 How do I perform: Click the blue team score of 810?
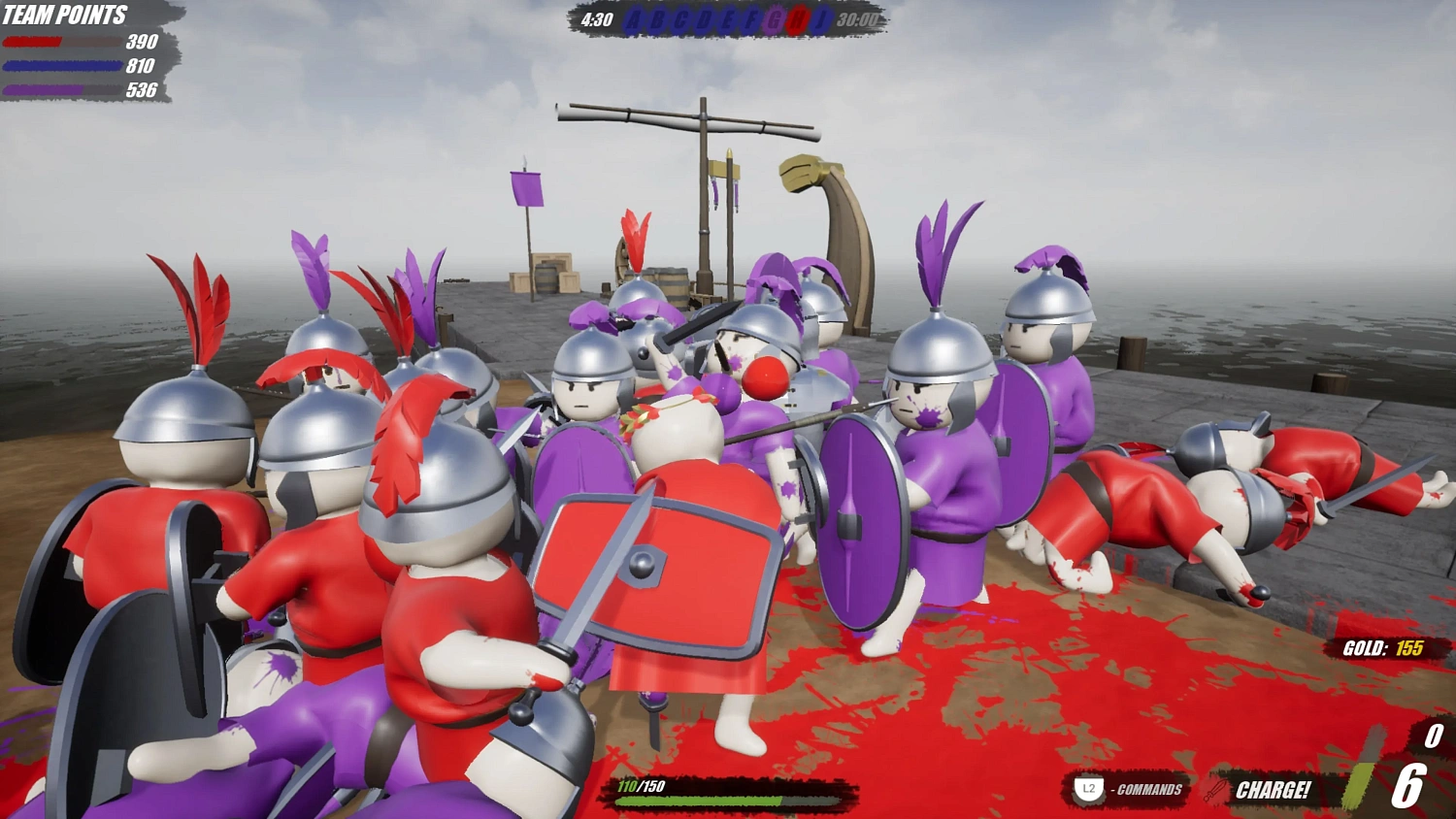coord(139,67)
